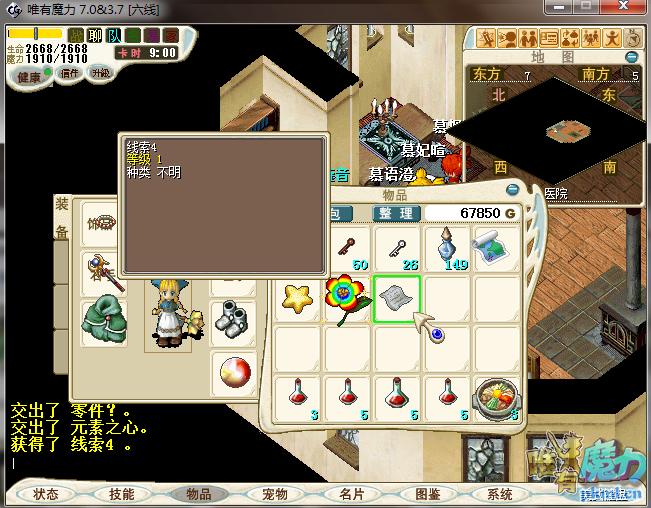
Task: Click the 健康 health status button
Action: pyautogui.click(x=30, y=77)
